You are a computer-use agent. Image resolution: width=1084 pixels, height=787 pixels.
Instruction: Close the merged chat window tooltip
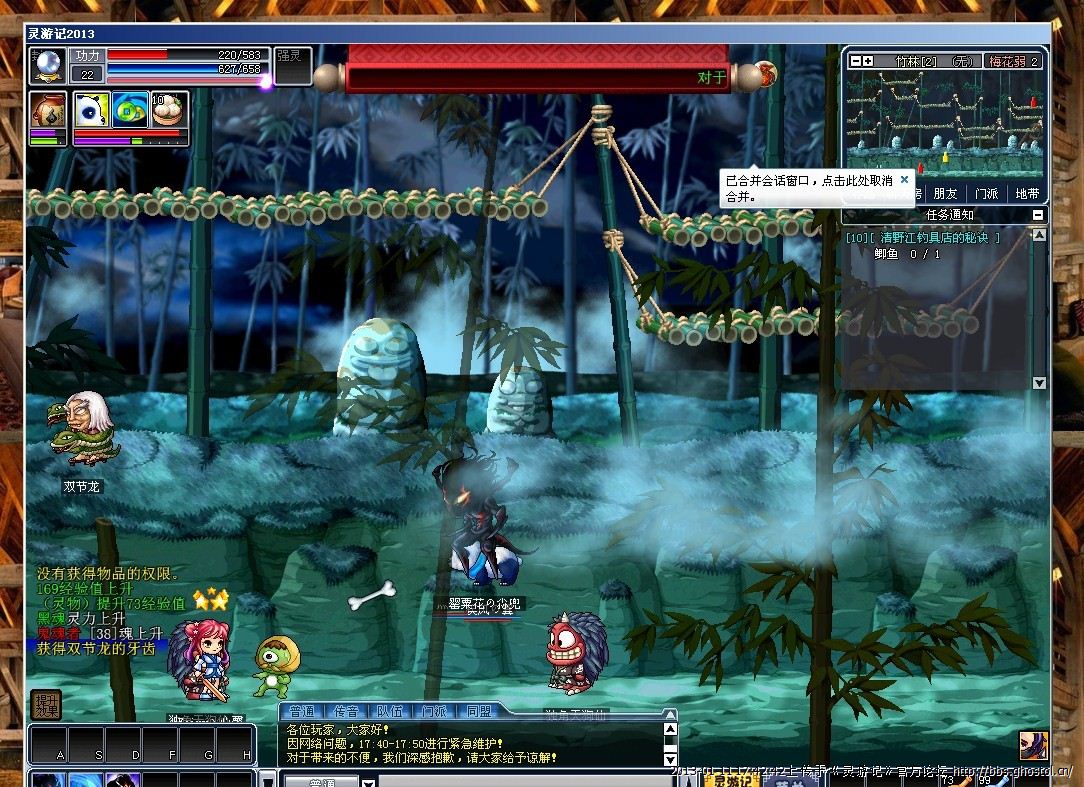point(904,180)
